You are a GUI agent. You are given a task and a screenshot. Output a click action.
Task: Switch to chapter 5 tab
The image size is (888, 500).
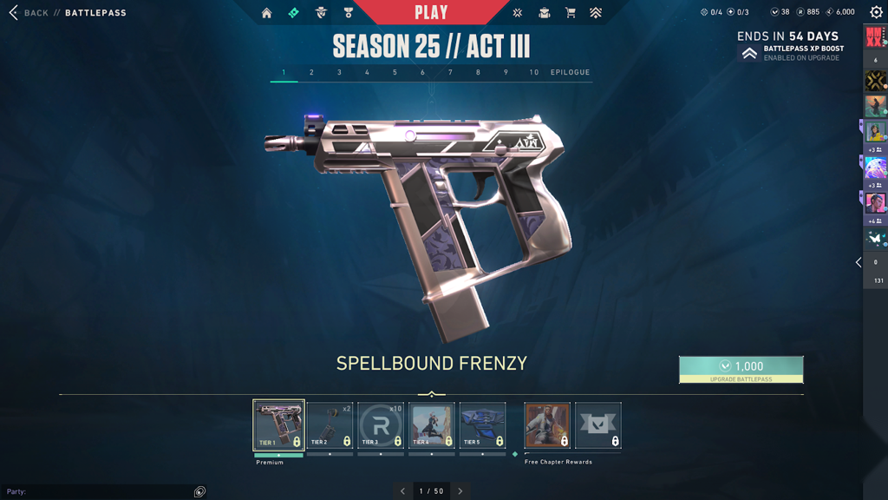pos(395,73)
